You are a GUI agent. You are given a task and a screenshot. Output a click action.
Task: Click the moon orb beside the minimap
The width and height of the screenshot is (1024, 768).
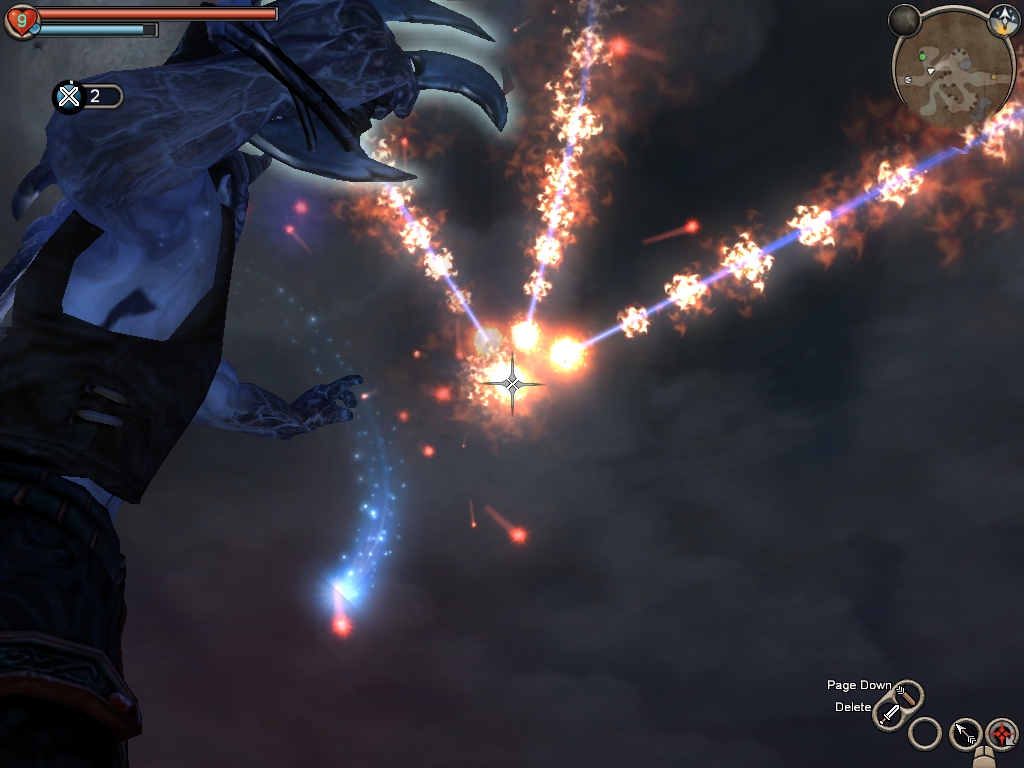pos(904,19)
